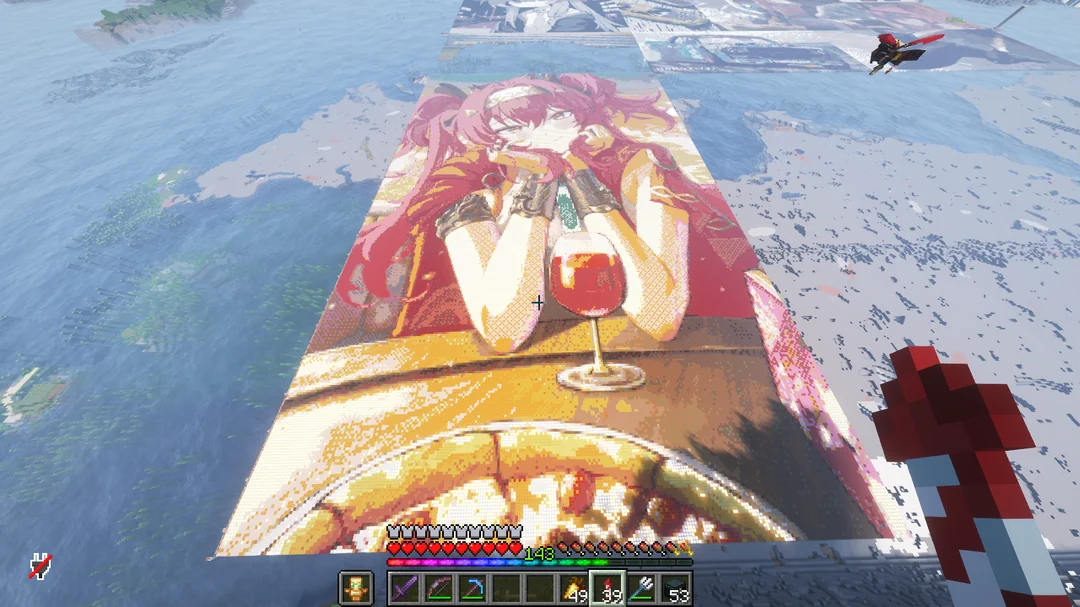Image resolution: width=1080 pixels, height=607 pixels.
Task: Select the torch stack of 49
Action: 574,588
